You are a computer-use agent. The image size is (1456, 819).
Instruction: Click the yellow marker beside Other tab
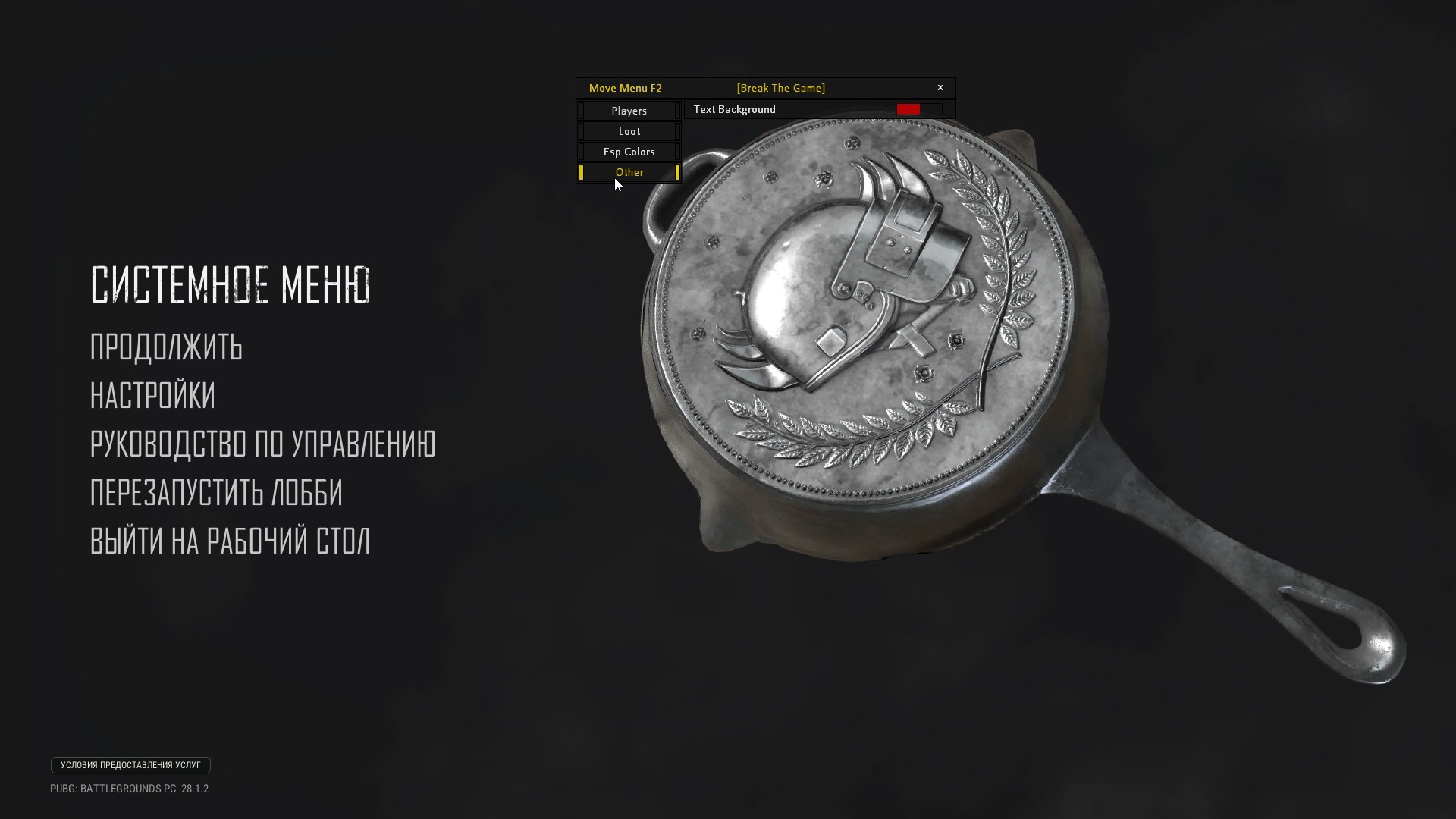pos(582,172)
